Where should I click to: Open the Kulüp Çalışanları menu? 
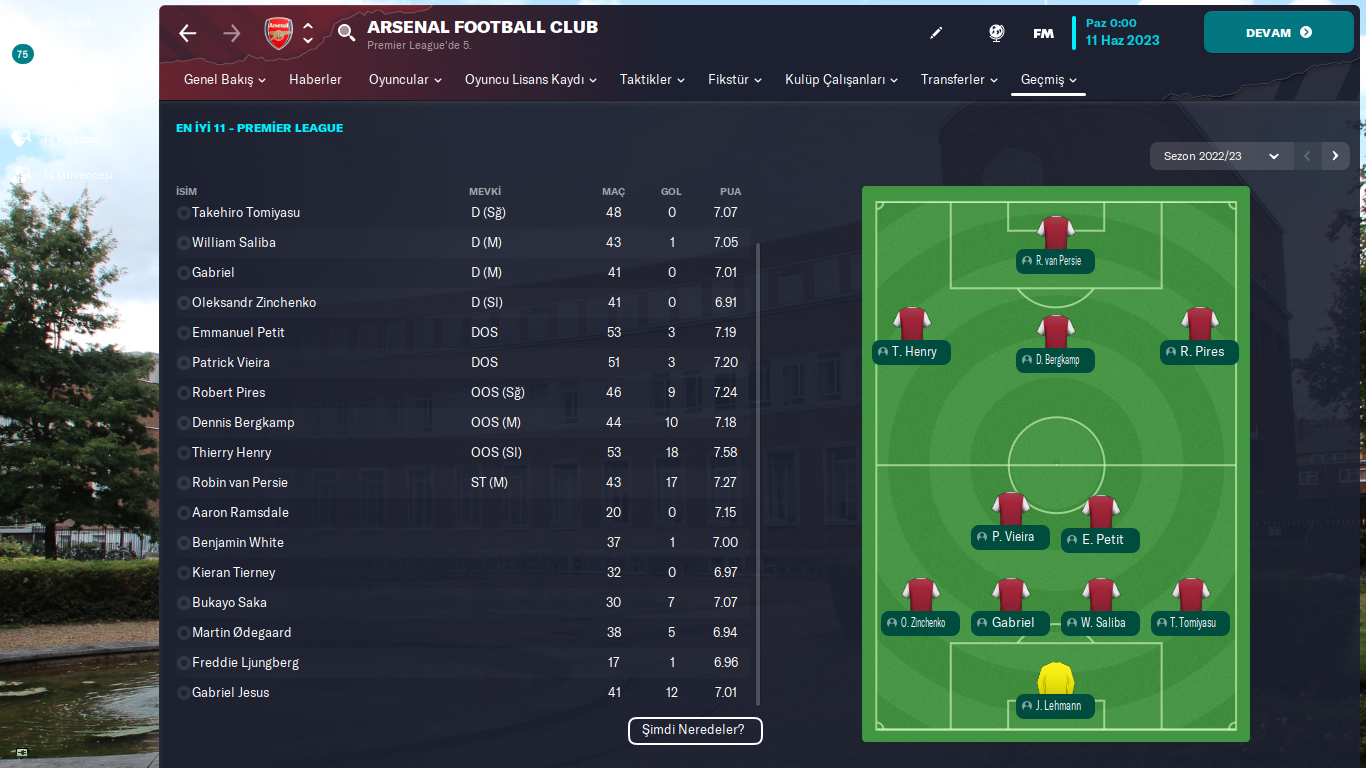pyautogui.click(x=841, y=80)
